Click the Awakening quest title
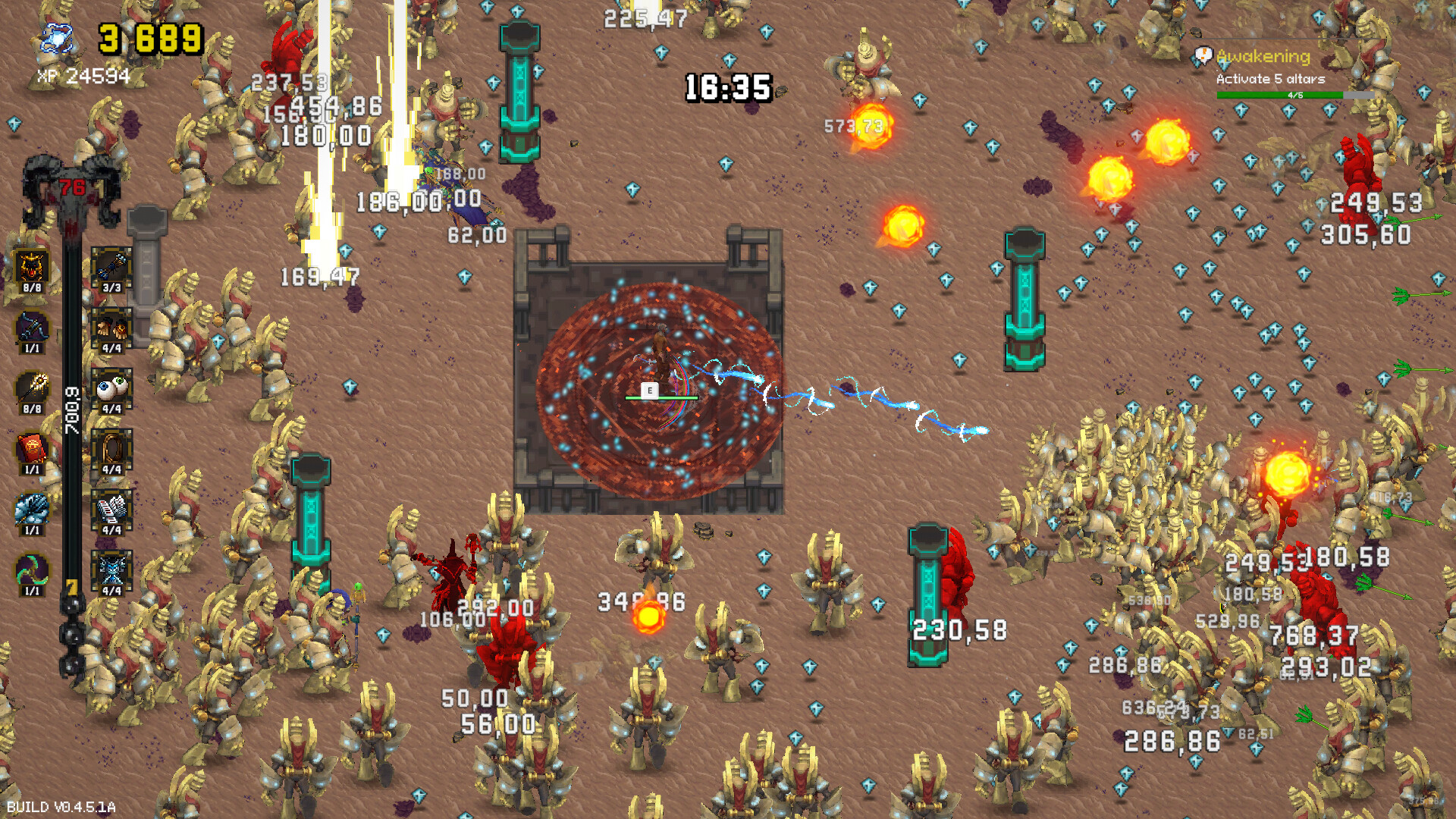This screenshot has height=819, width=1456. pyautogui.click(x=1263, y=55)
